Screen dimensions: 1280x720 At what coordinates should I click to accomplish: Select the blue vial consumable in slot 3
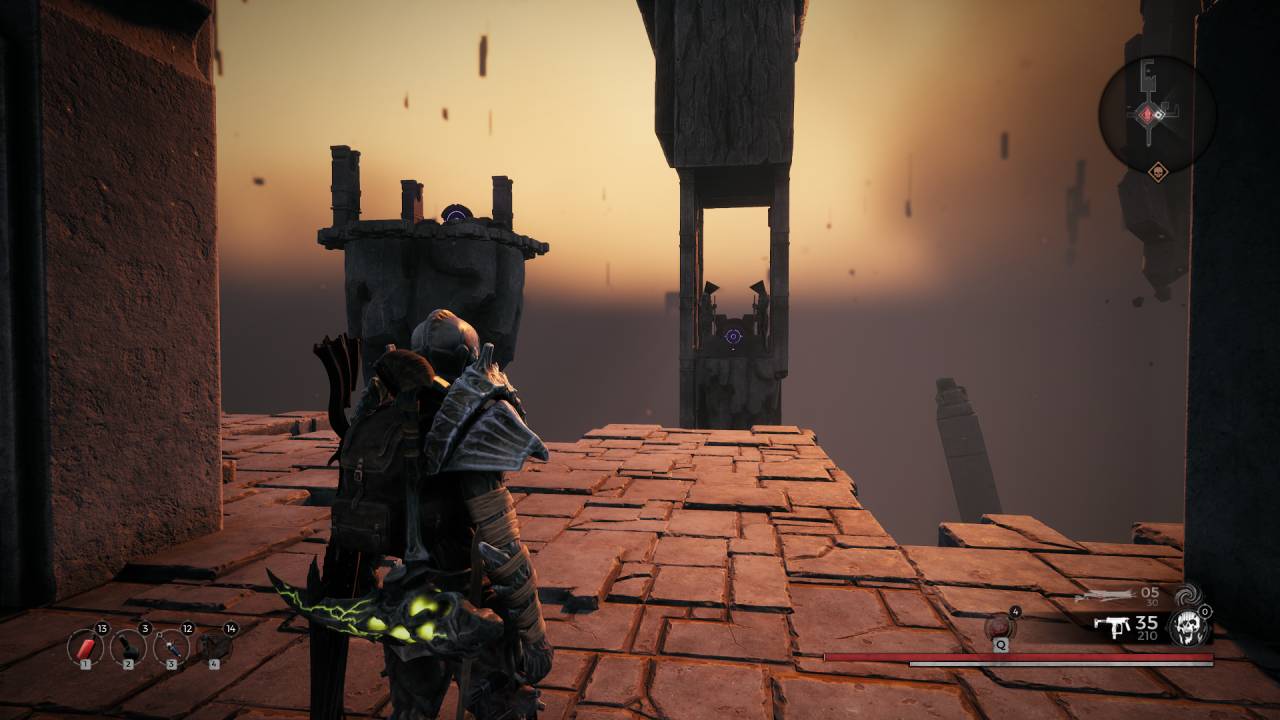coord(171,647)
